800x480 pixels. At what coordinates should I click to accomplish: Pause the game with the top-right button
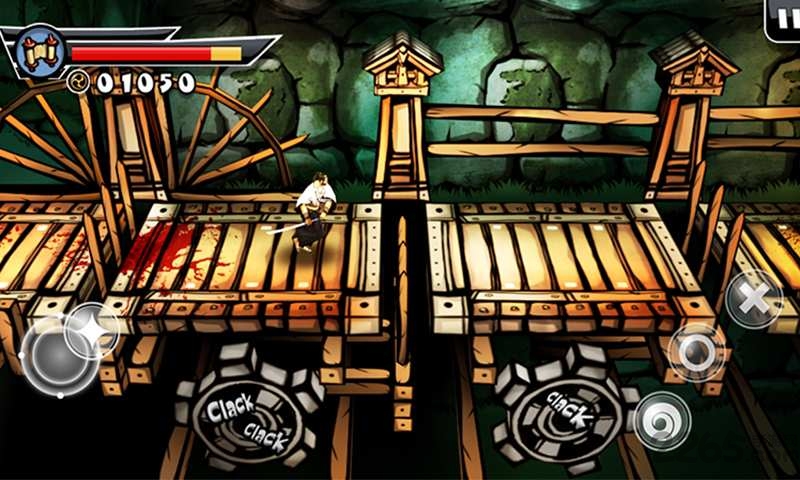783,19
